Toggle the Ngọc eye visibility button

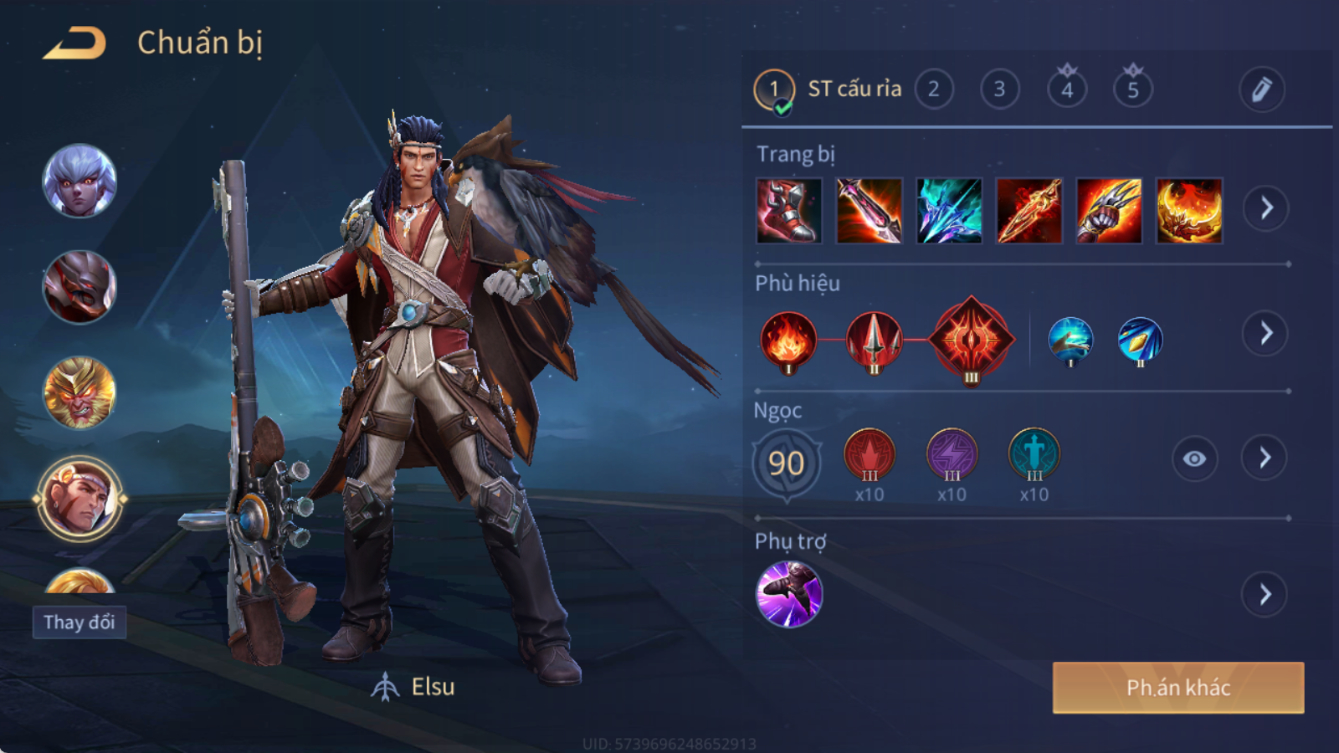(1194, 459)
